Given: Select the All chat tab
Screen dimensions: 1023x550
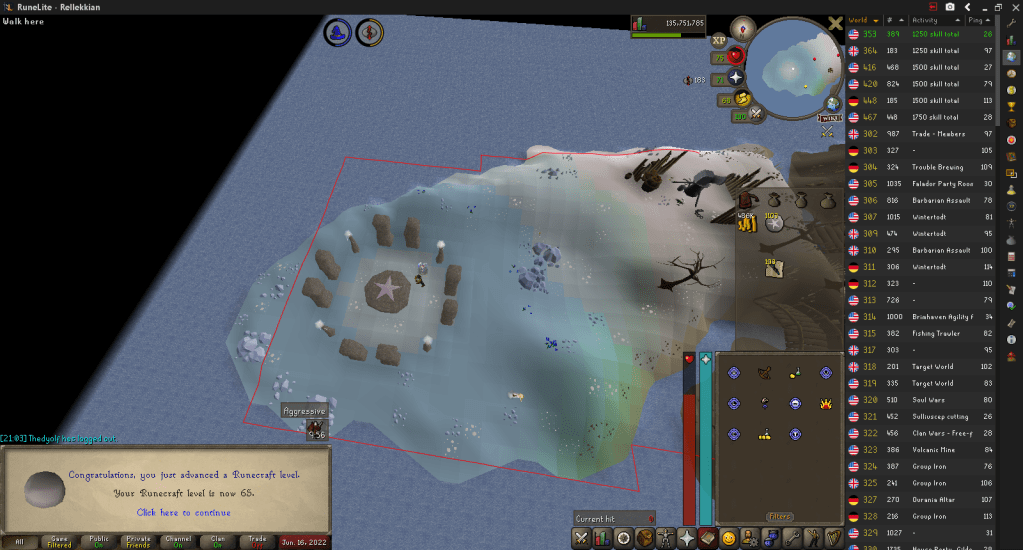Looking at the screenshot, I should 19,541.
